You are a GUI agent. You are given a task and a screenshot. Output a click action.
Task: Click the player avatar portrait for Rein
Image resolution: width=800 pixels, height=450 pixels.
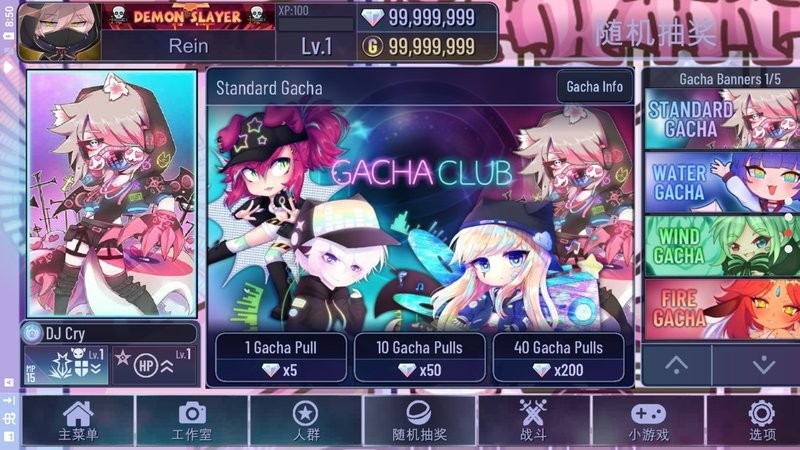pyautogui.click(x=60, y=30)
